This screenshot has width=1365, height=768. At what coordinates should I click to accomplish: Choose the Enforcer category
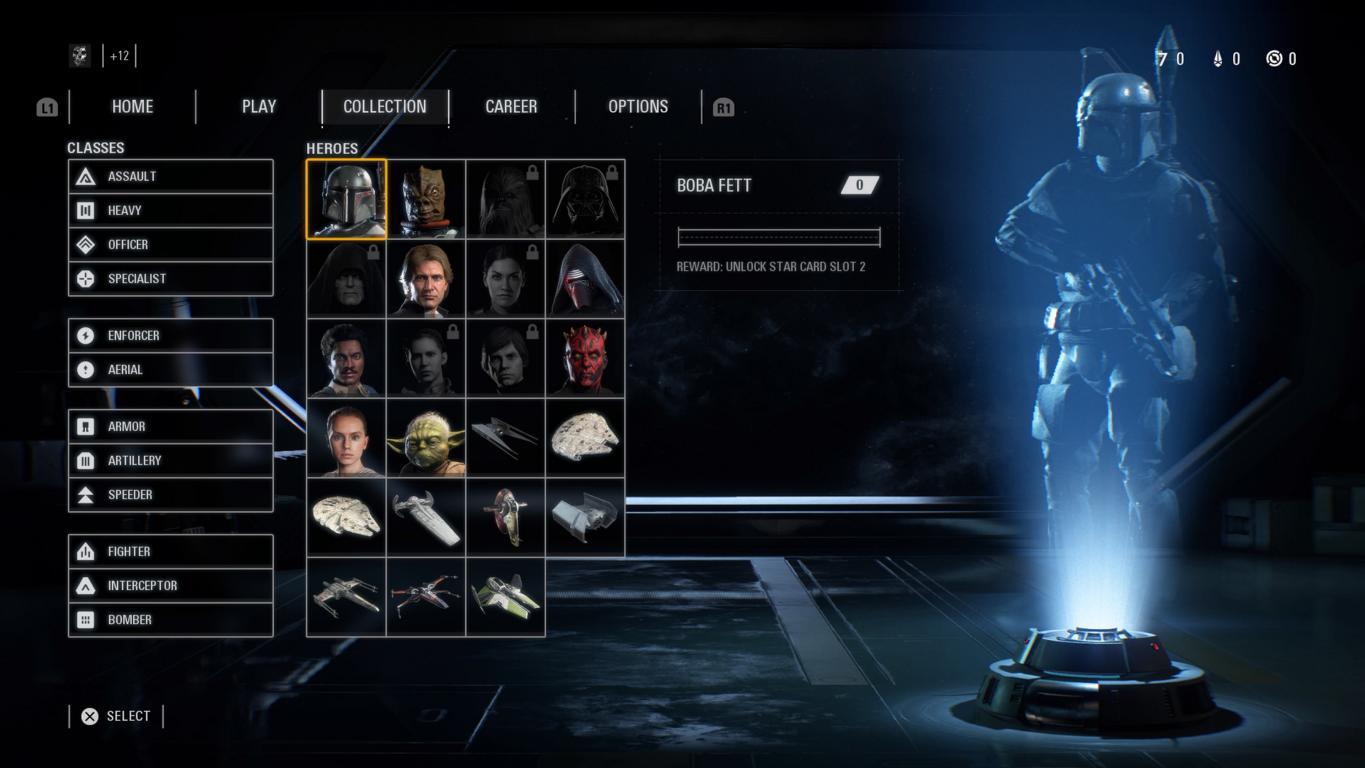pos(170,336)
